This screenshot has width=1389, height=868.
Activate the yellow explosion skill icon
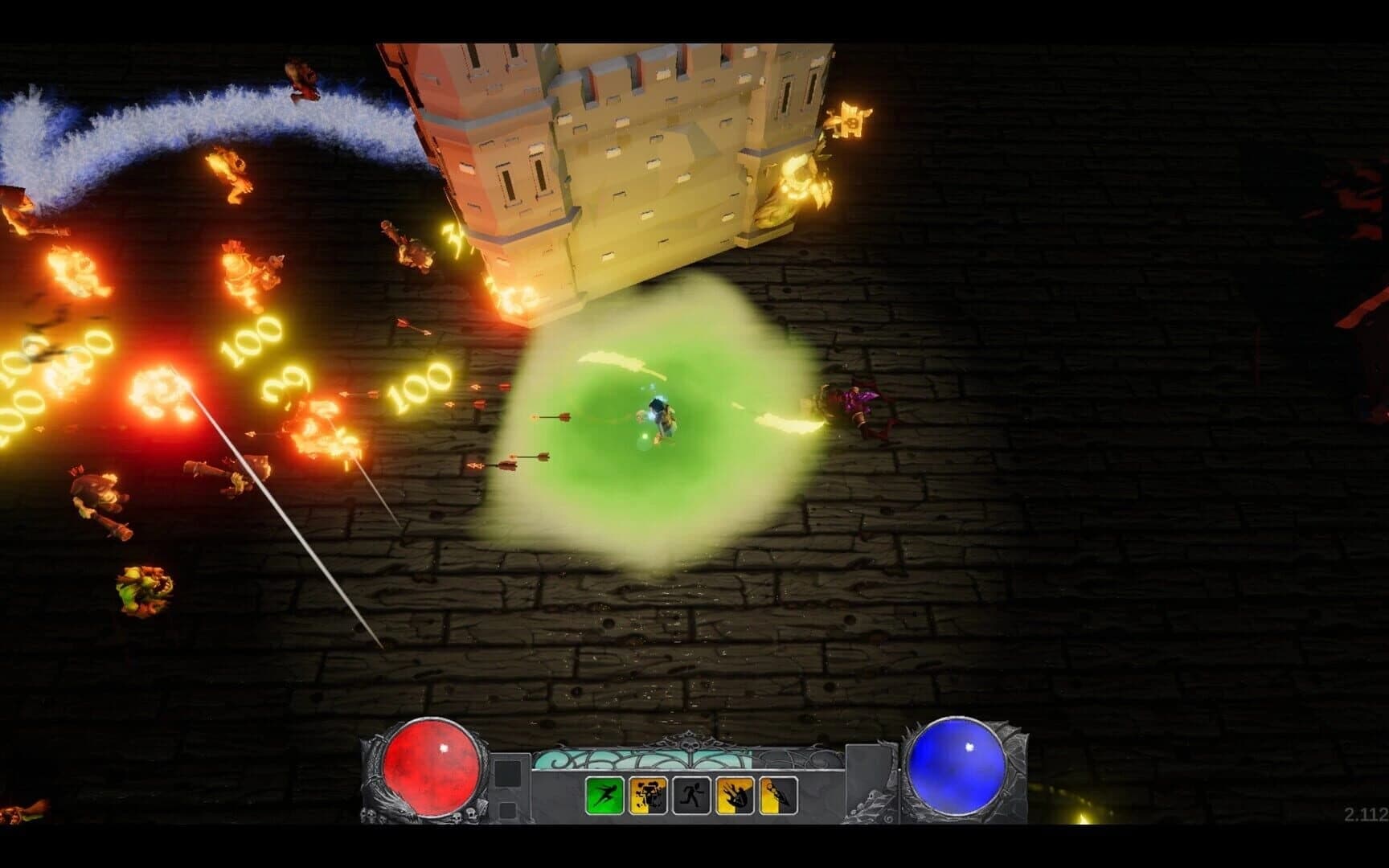click(x=647, y=795)
